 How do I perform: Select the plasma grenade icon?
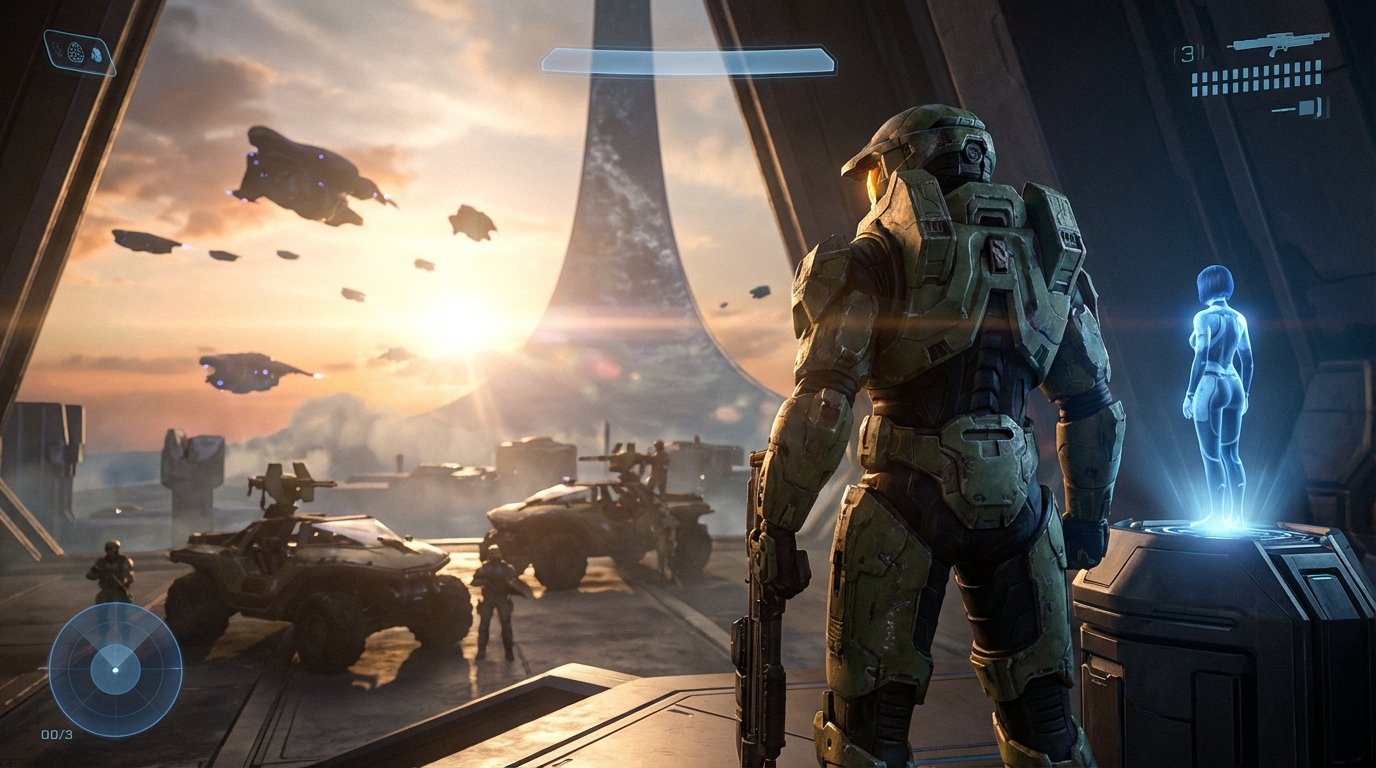[96, 55]
